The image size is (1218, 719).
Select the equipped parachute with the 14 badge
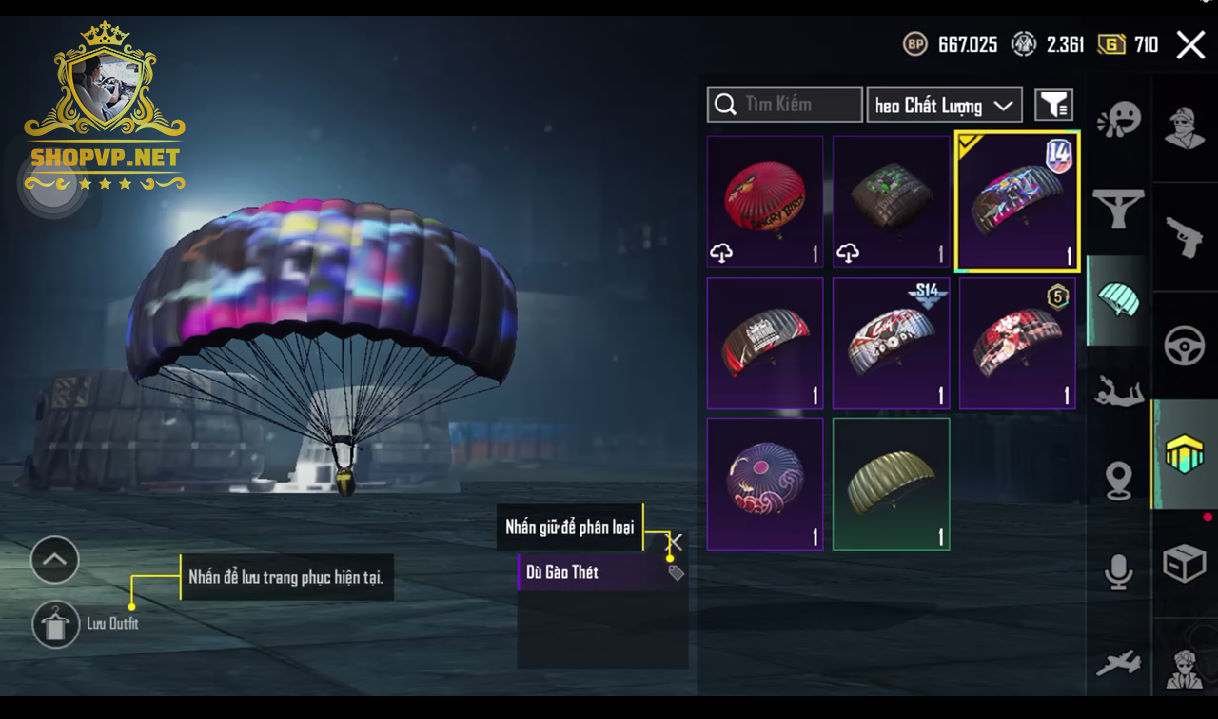pyautogui.click(x=1017, y=202)
